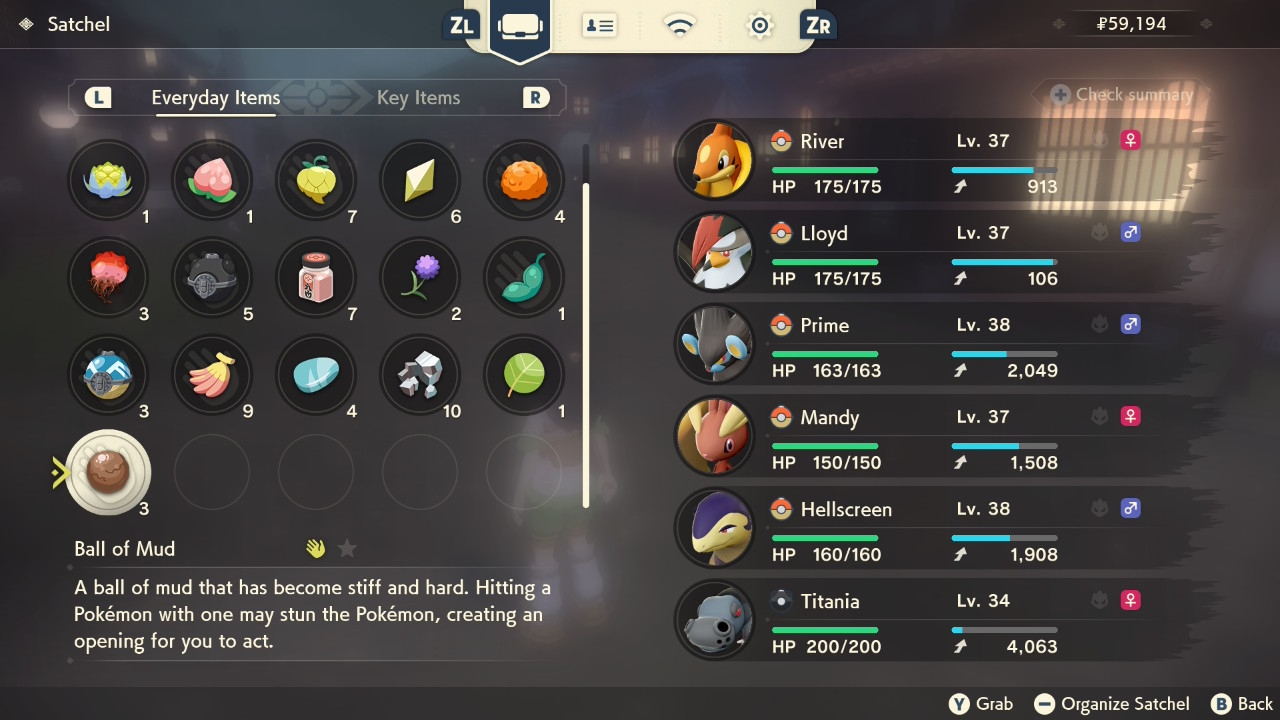
Task: Select the Ball of Mud item
Action: click(x=107, y=472)
